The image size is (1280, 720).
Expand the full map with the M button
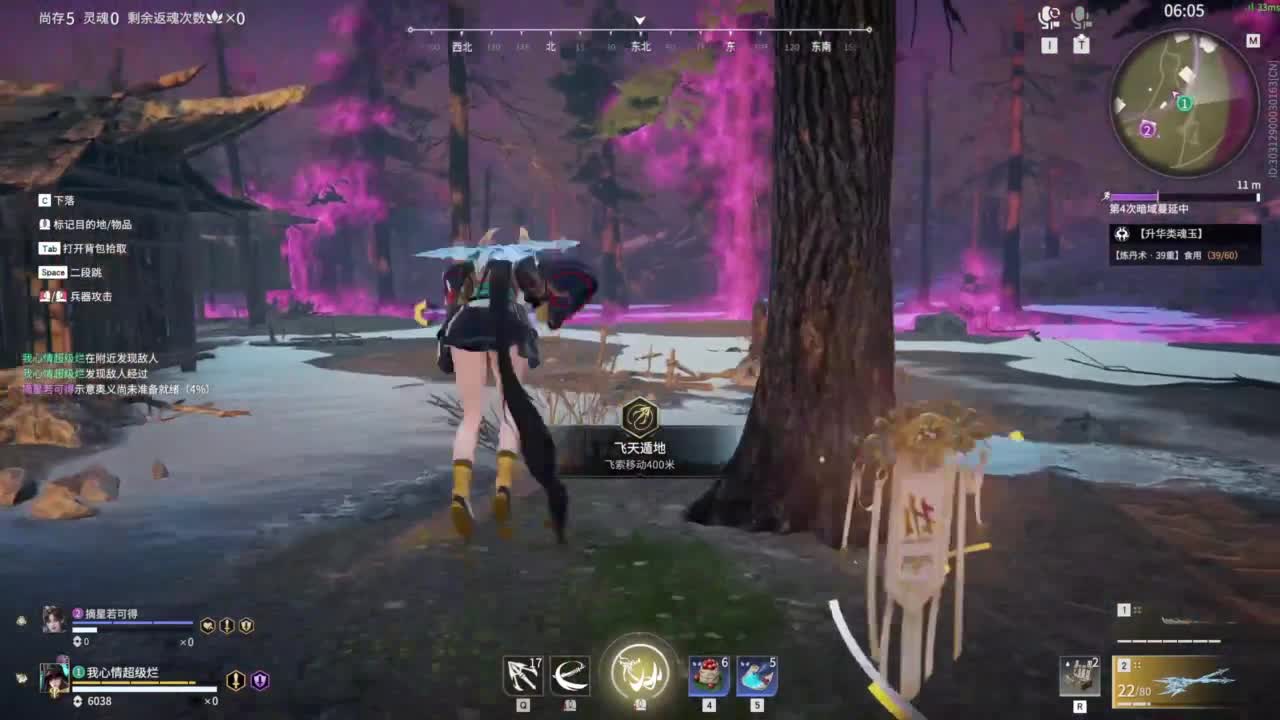1253,42
